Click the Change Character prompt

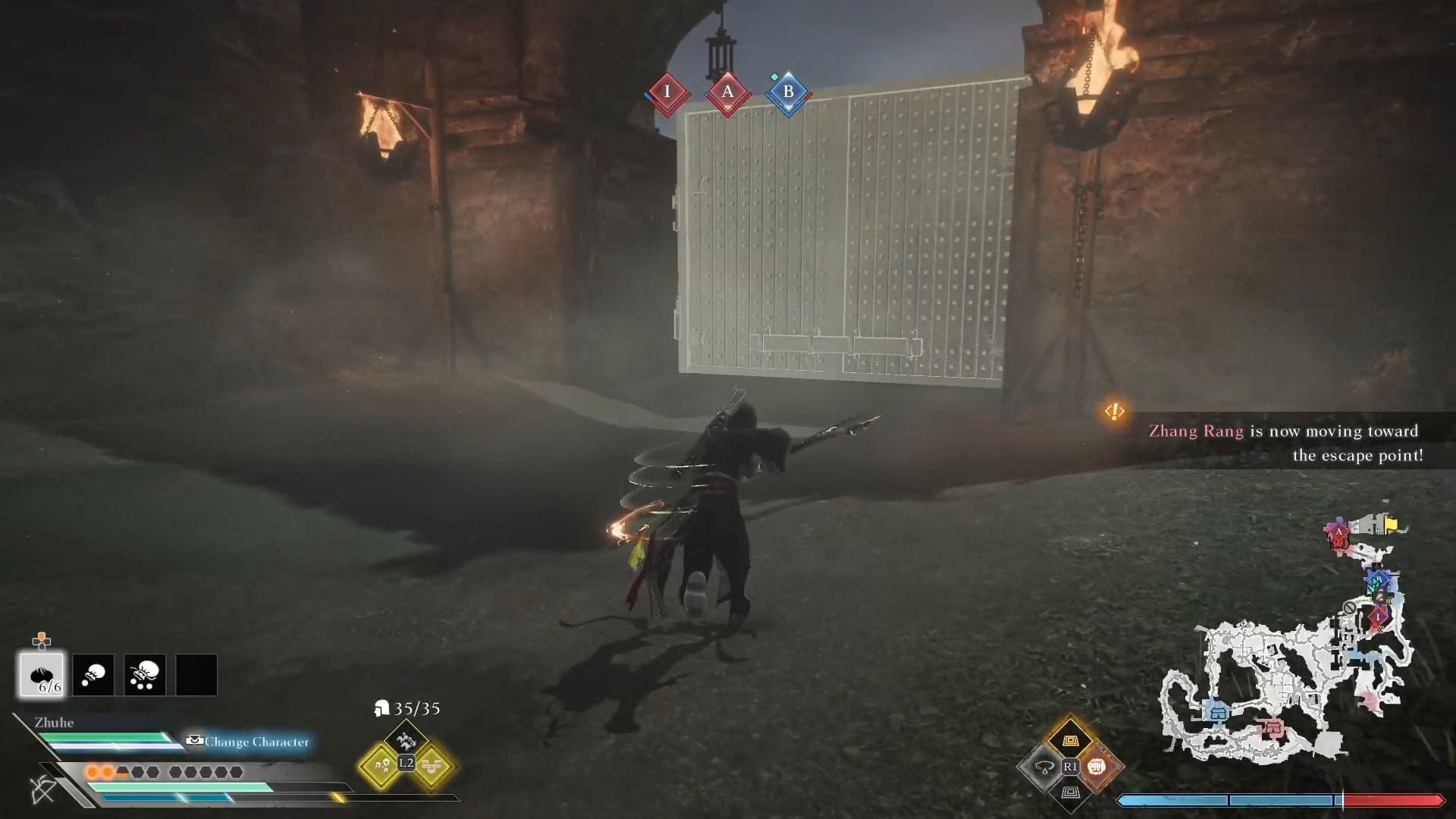coord(249,742)
